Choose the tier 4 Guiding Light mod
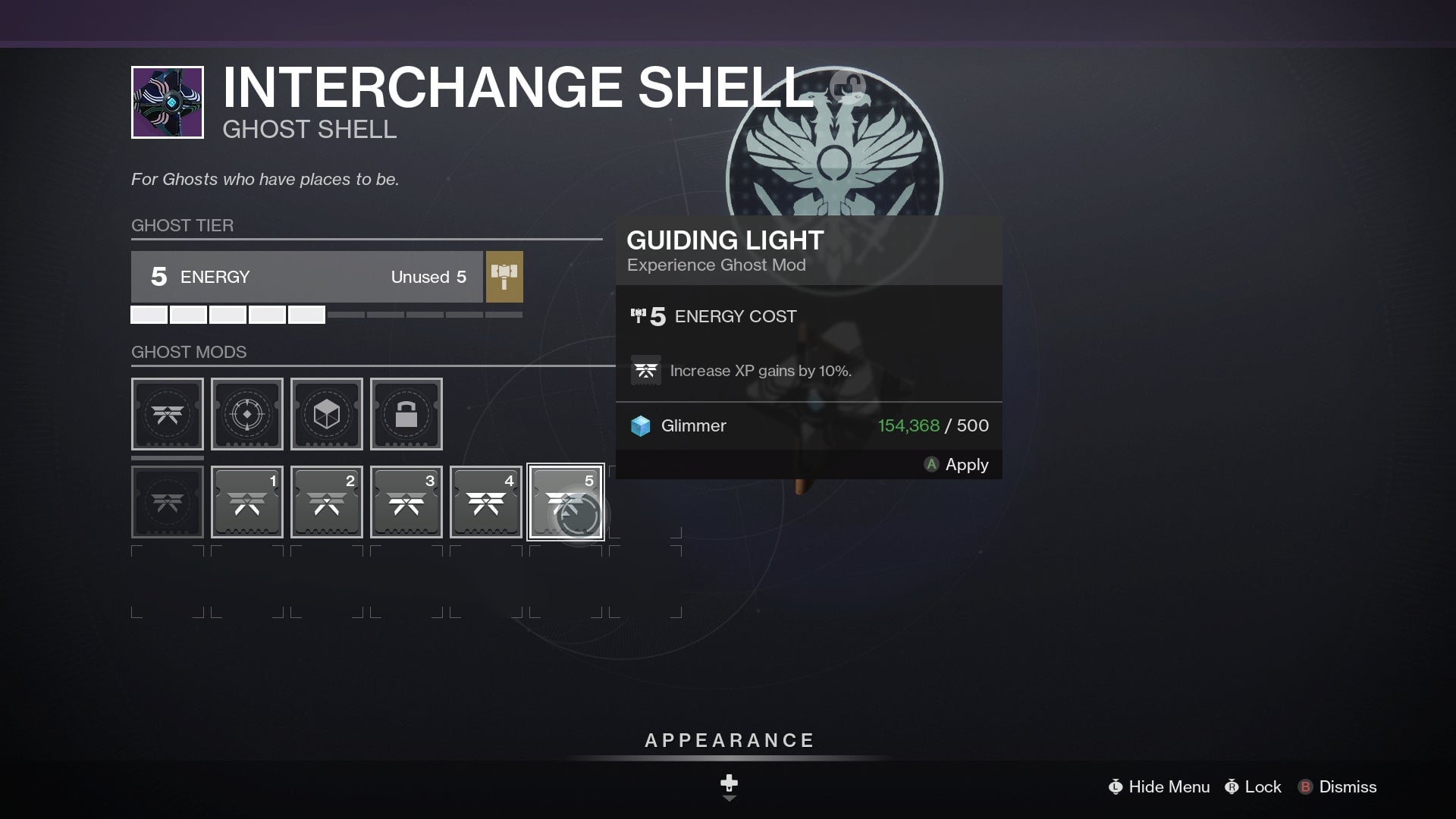The width and height of the screenshot is (1456, 819). (485, 501)
